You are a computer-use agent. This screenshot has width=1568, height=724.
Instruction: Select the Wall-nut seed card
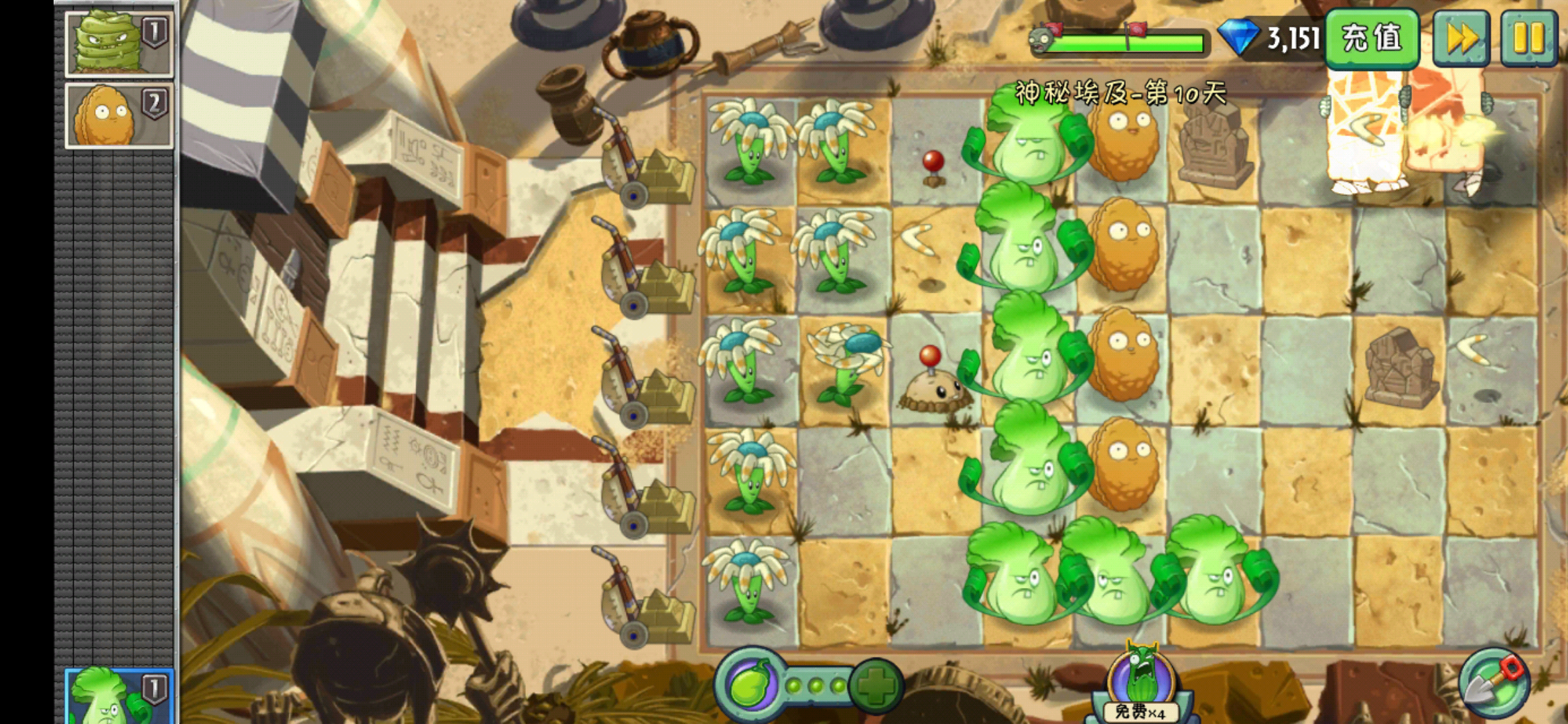[119, 115]
